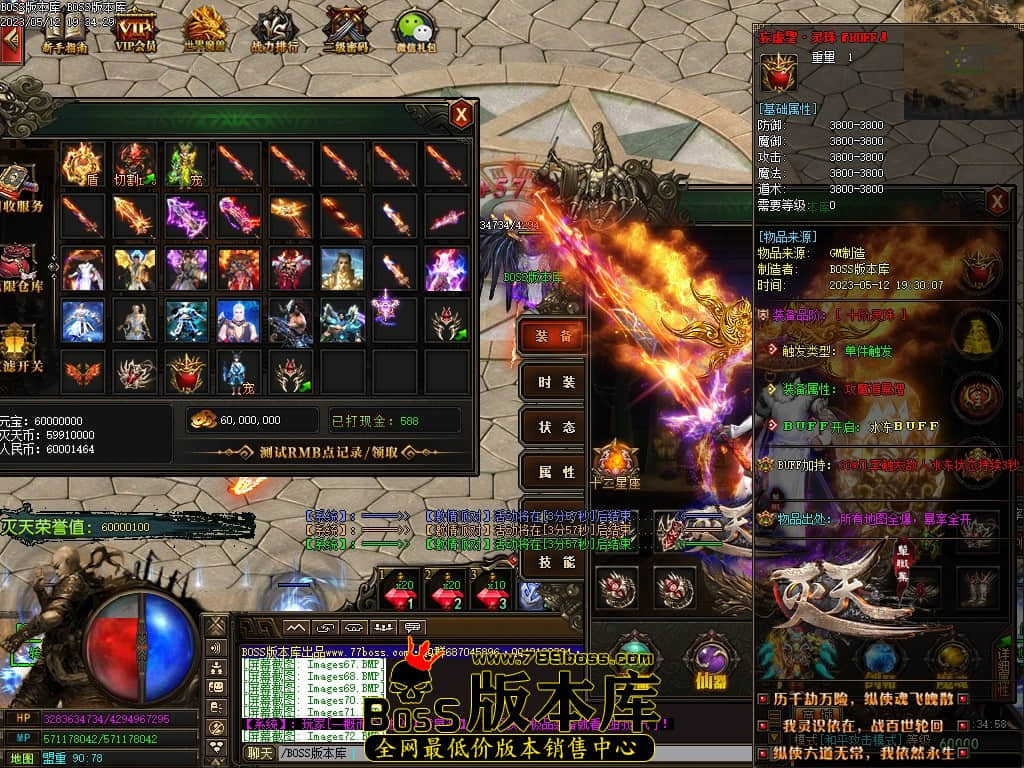Open the 十二星座 zodiac feature
The image size is (1024, 768).
615,466
